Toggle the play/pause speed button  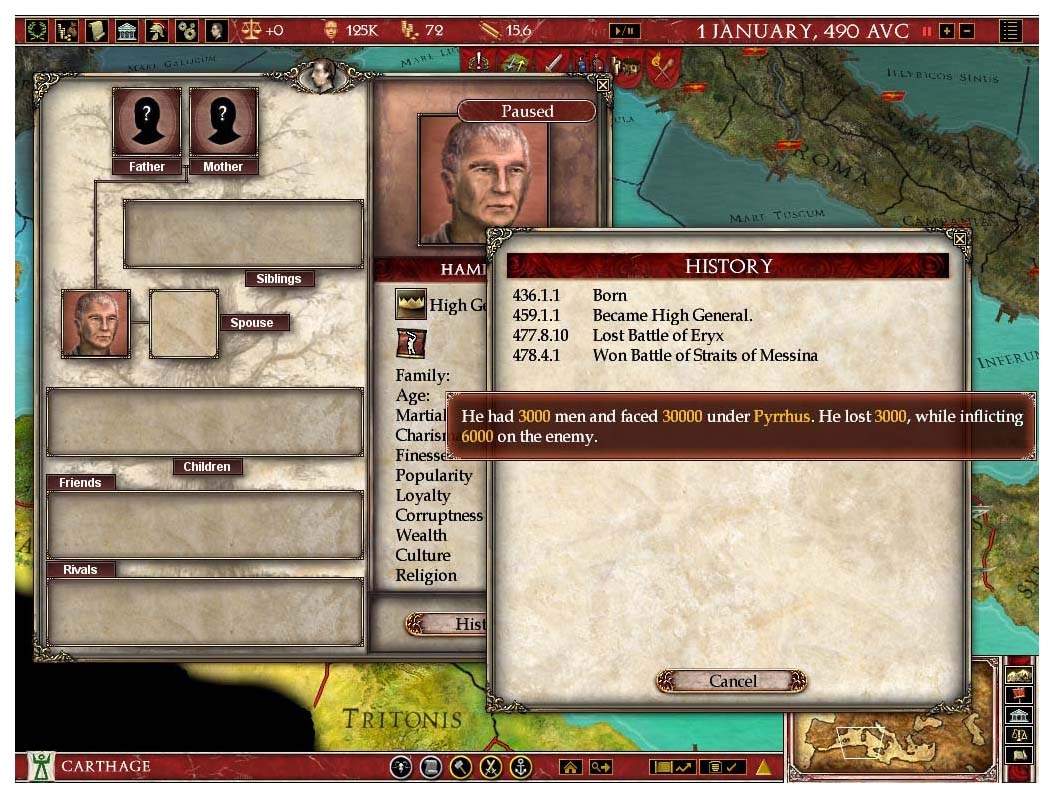[625, 31]
